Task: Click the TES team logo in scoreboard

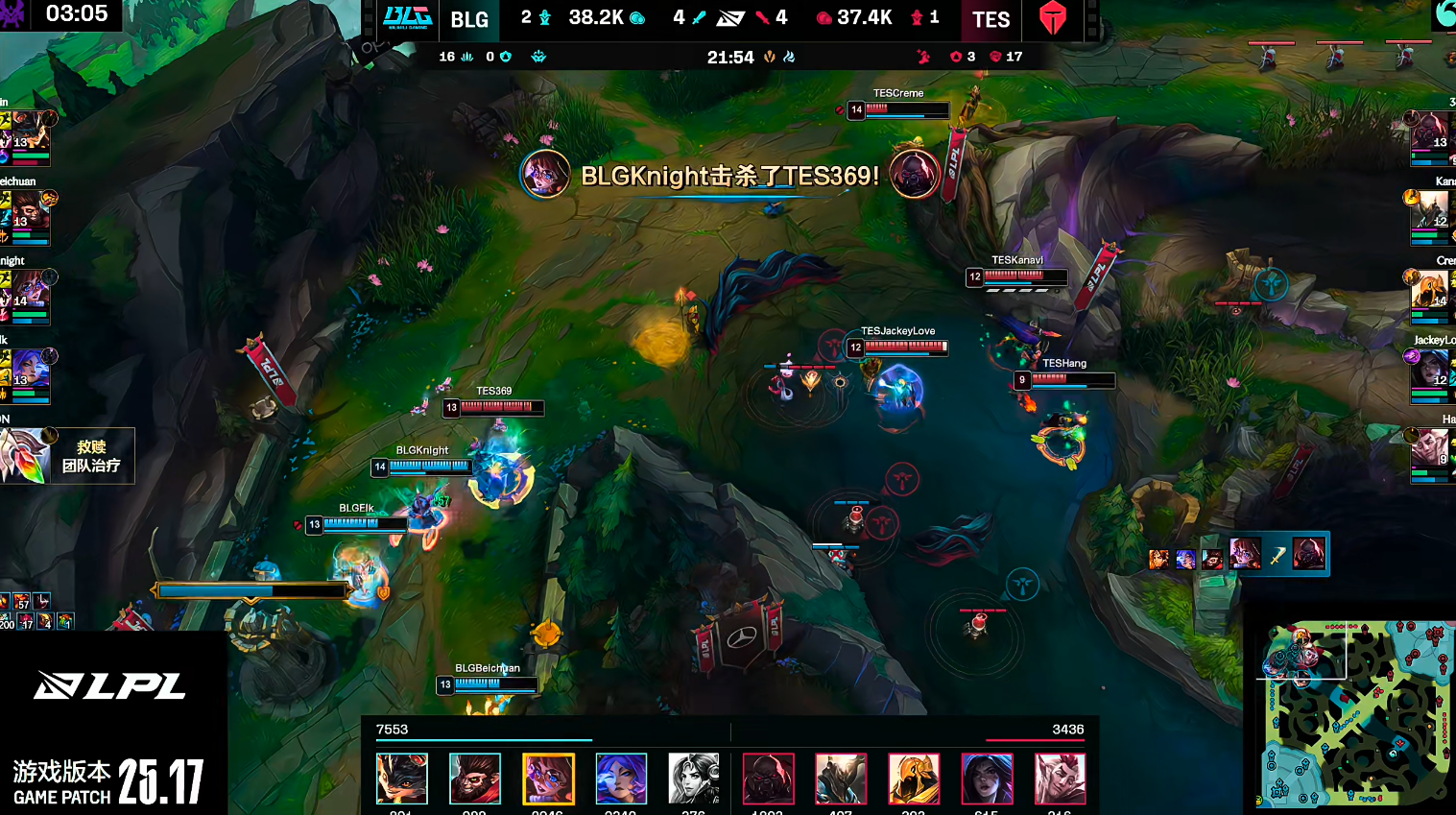Action: coord(1053,18)
